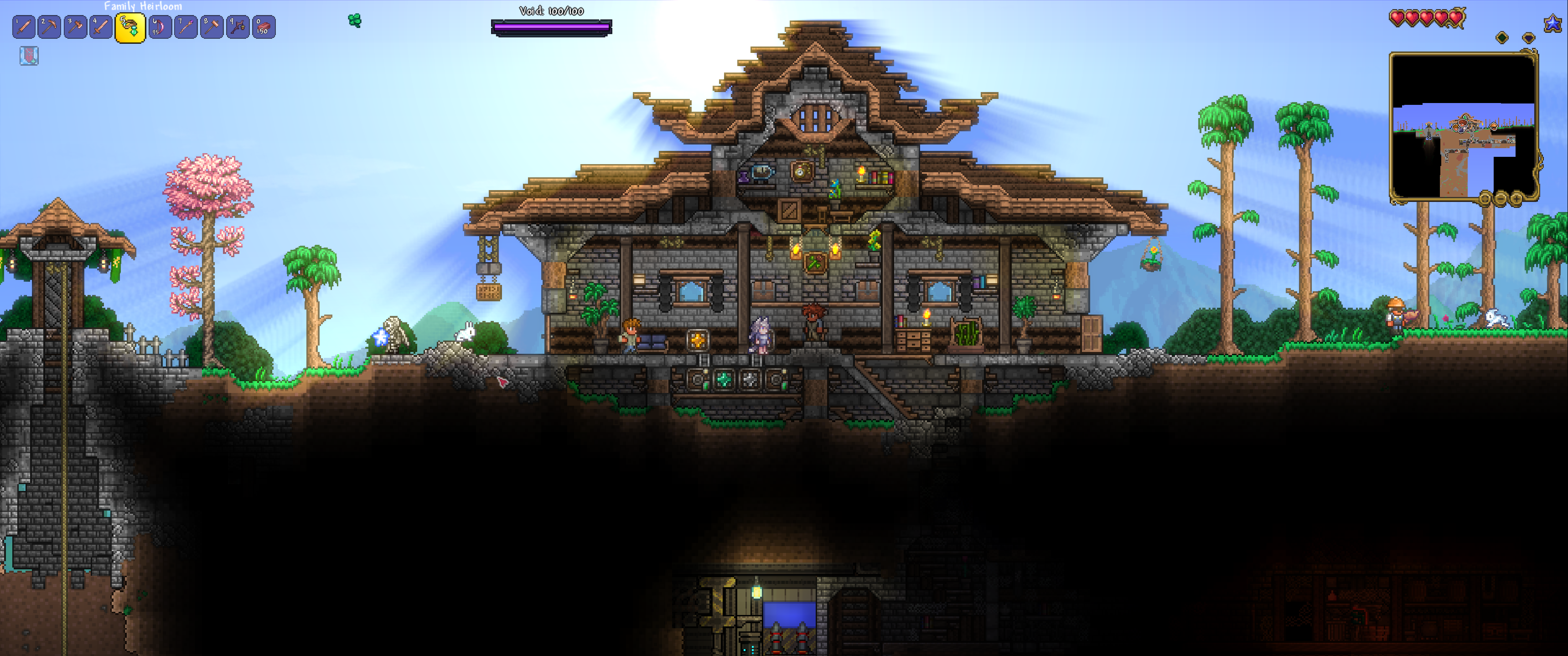Select the amethyst staff in slot 7

coord(186,27)
